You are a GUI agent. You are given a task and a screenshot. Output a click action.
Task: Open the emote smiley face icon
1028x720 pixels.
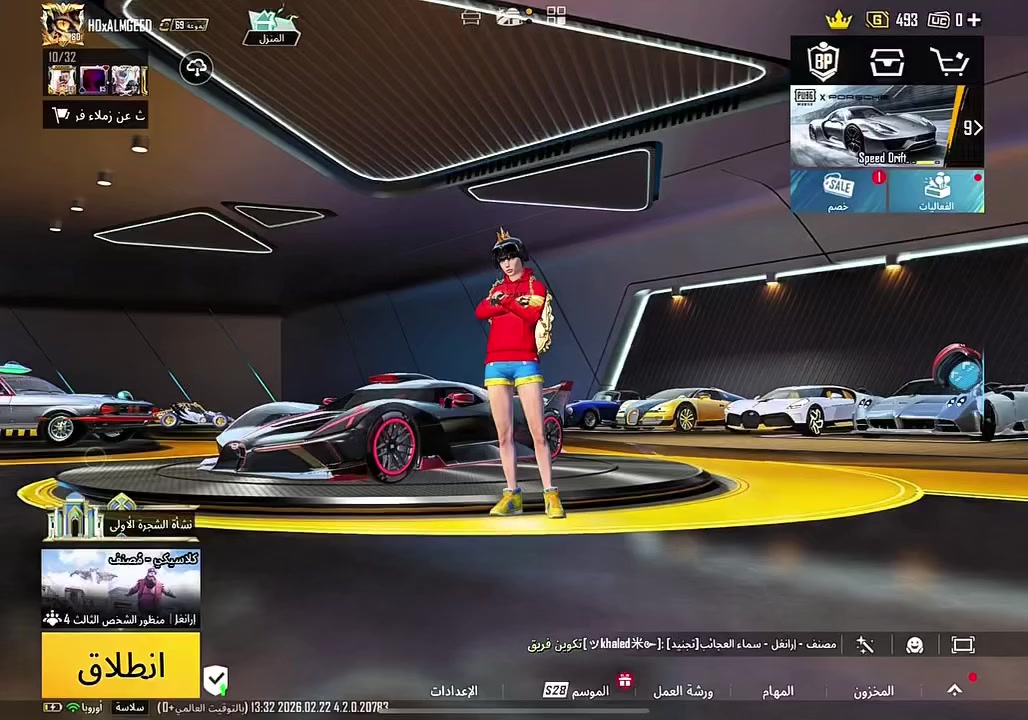[914, 645]
